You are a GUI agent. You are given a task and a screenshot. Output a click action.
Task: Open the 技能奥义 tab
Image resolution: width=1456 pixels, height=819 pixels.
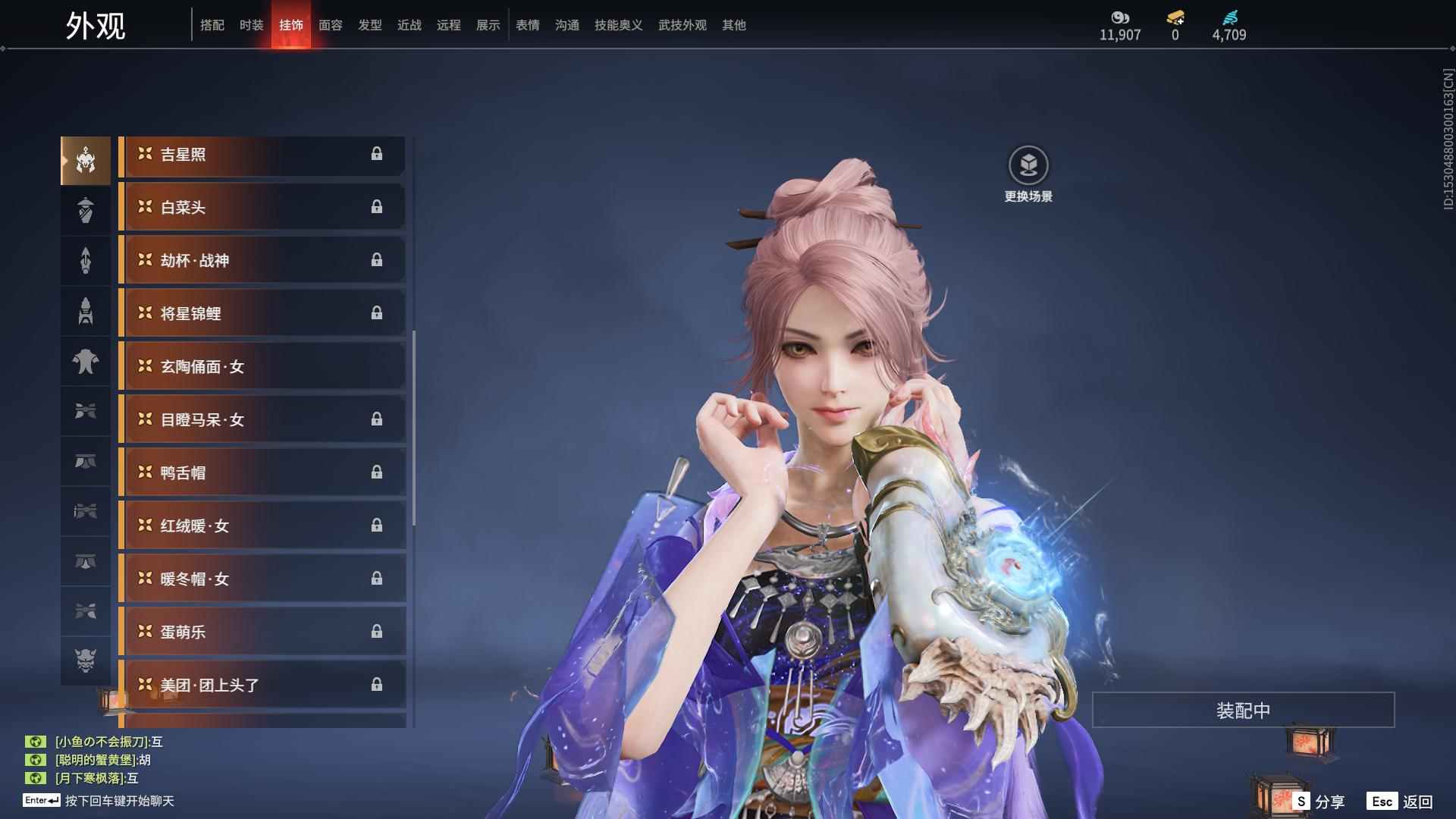coord(618,25)
